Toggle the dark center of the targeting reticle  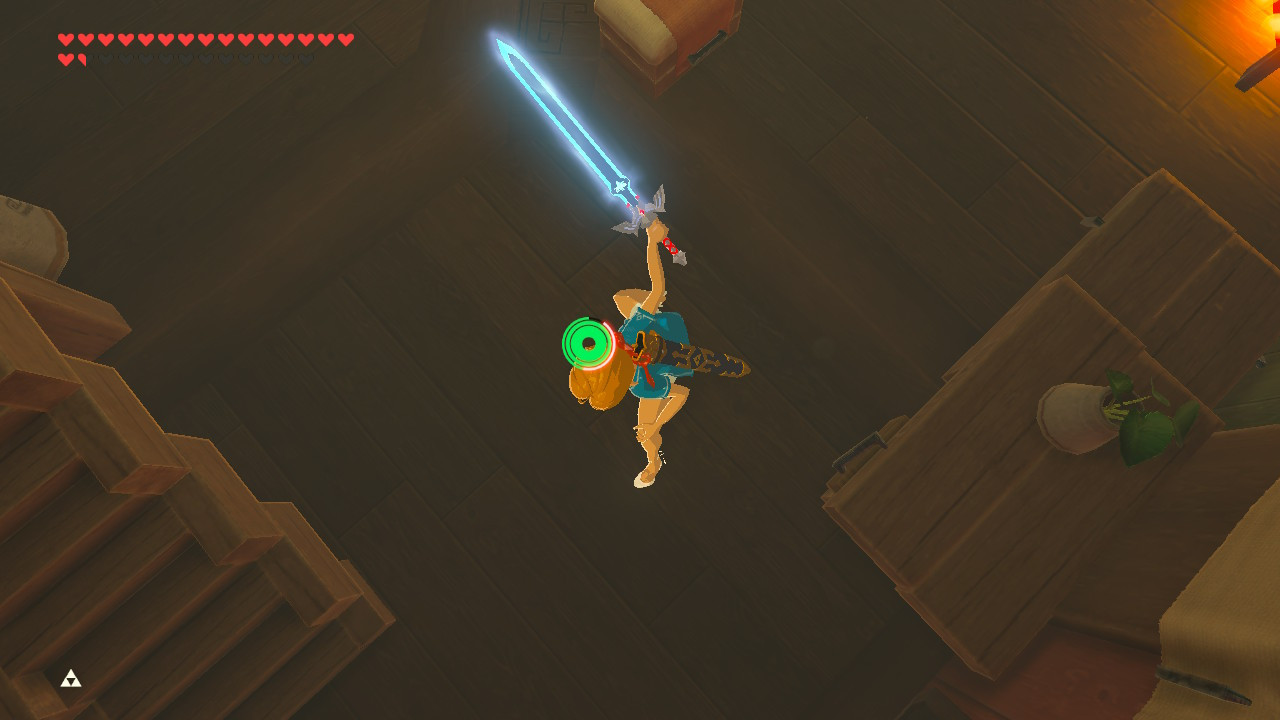point(592,343)
